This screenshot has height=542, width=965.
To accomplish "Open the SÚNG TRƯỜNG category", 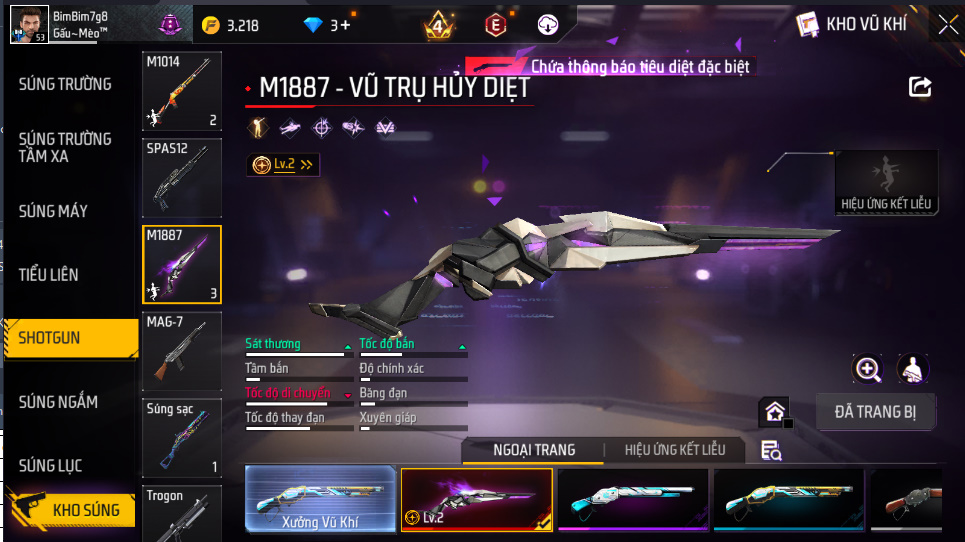I will click(x=65, y=84).
